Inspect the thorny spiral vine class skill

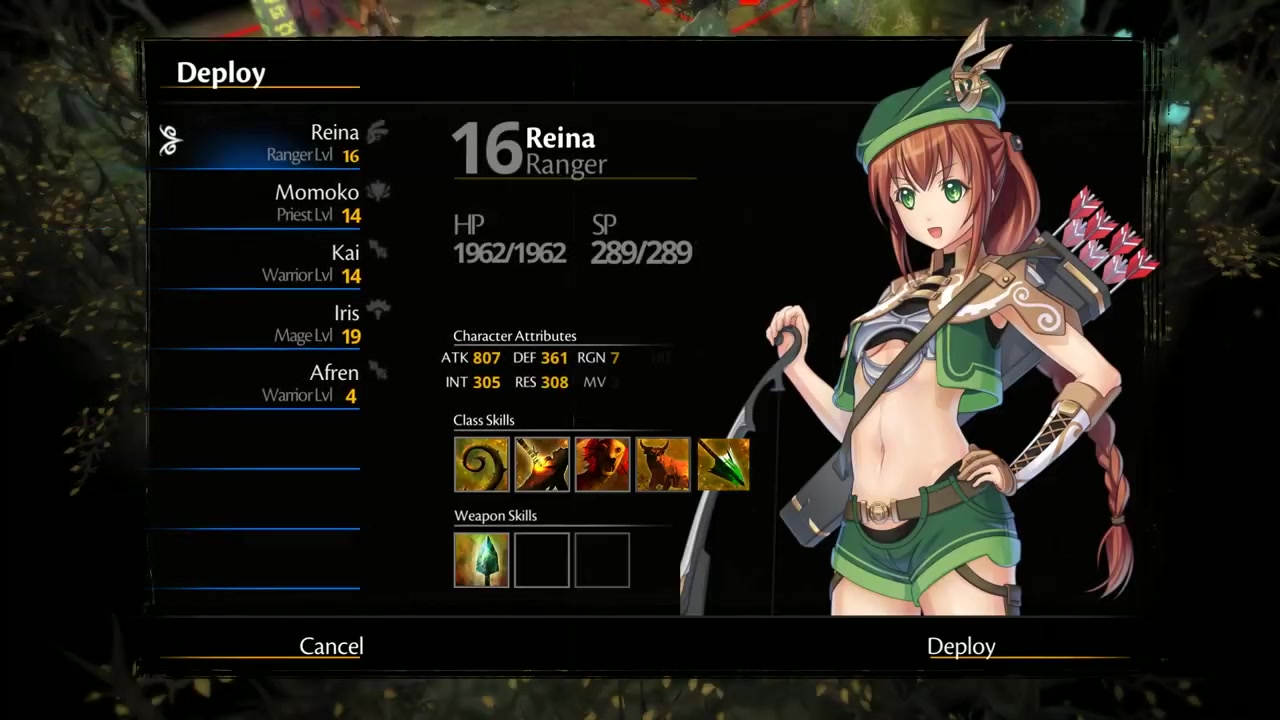482,464
